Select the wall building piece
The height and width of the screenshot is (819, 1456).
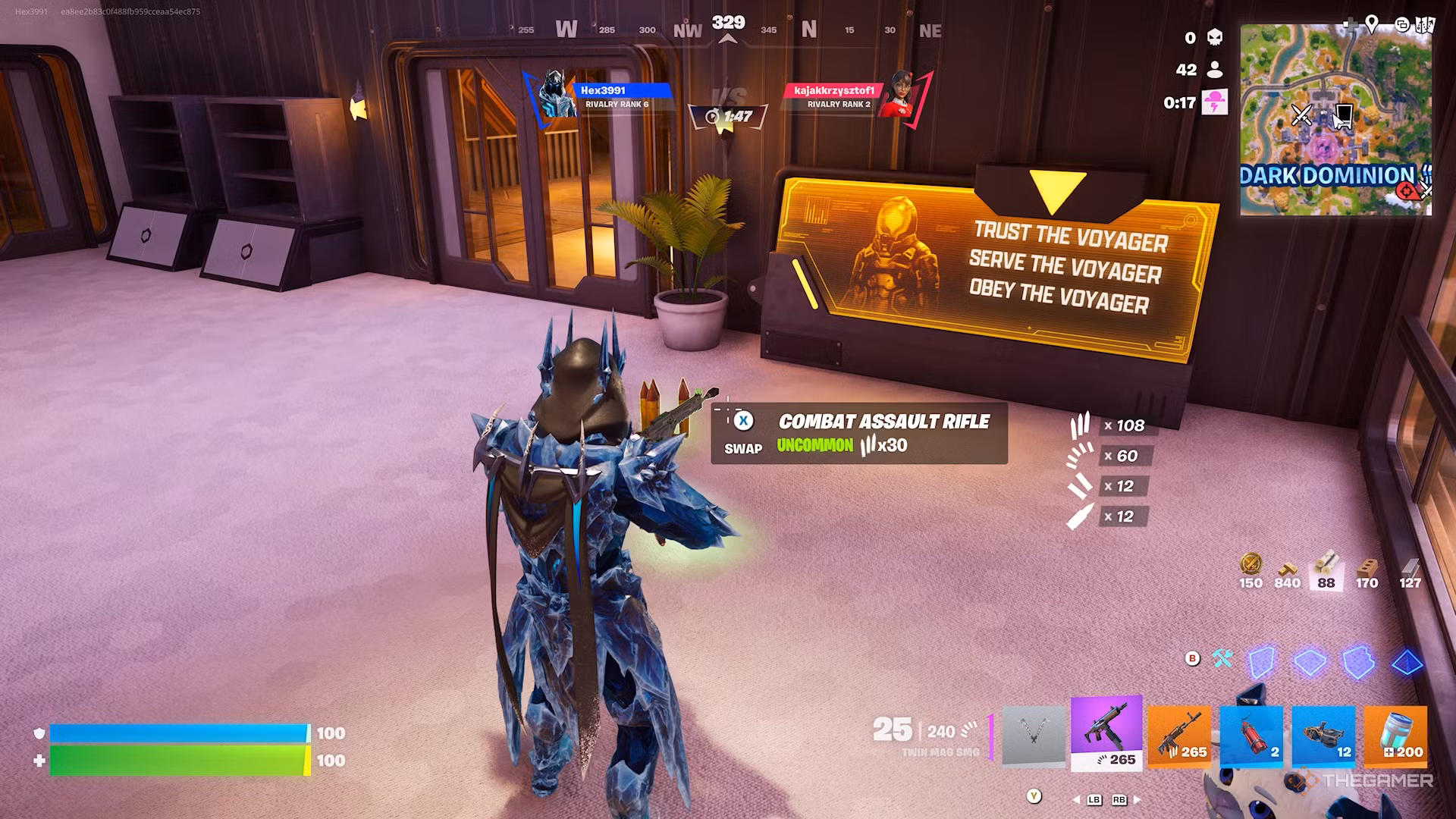coord(1262,662)
